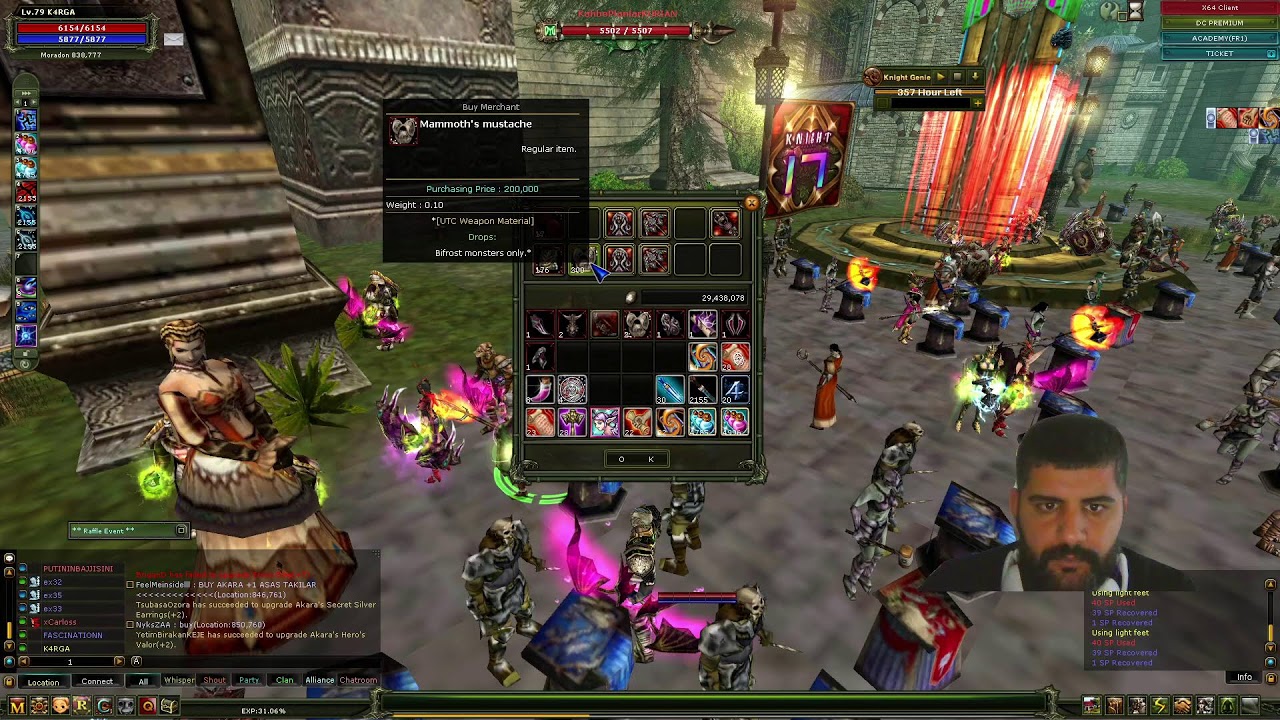Select the Mammoth's mustache stack of 300
Viewport: 1280px width, 720px height.
[x=582, y=259]
